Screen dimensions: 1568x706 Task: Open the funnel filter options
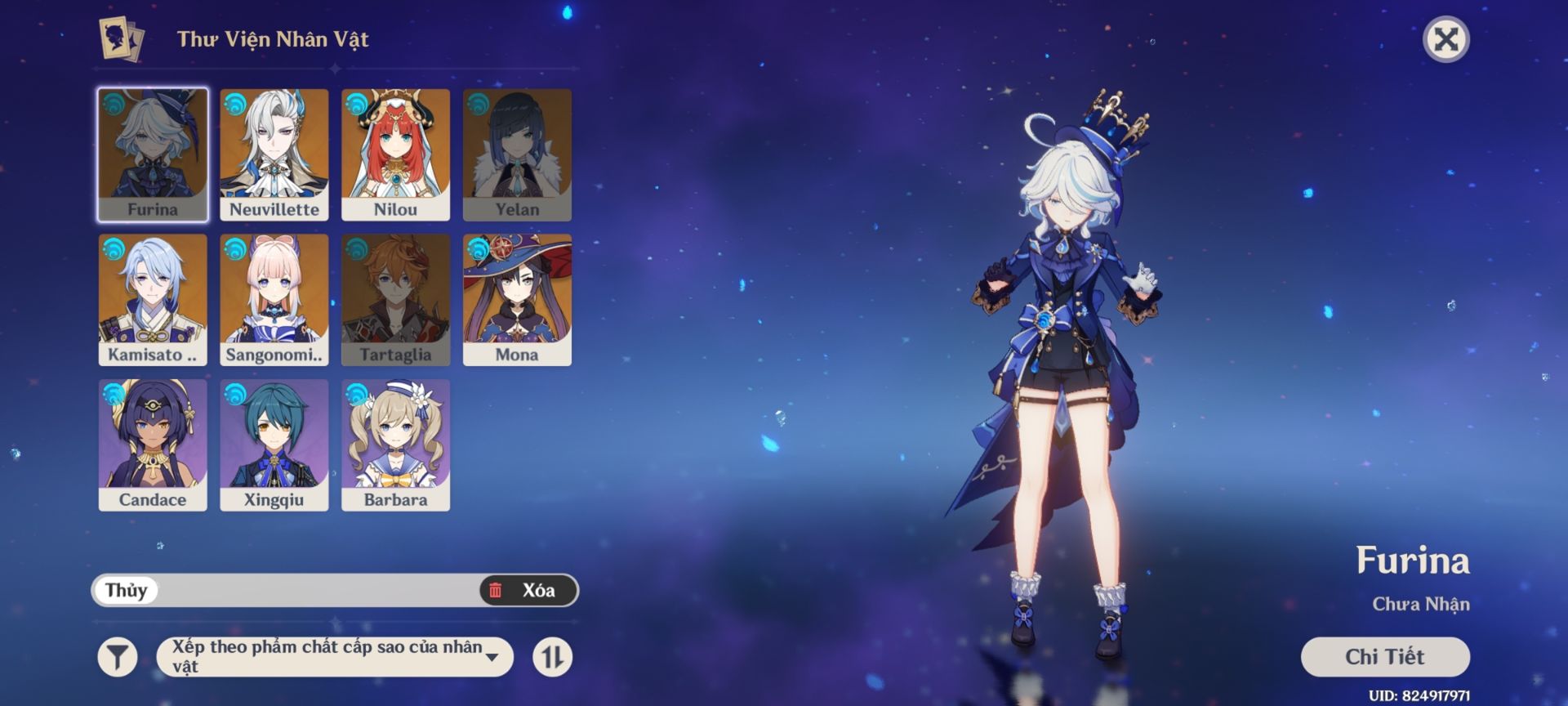[118, 657]
